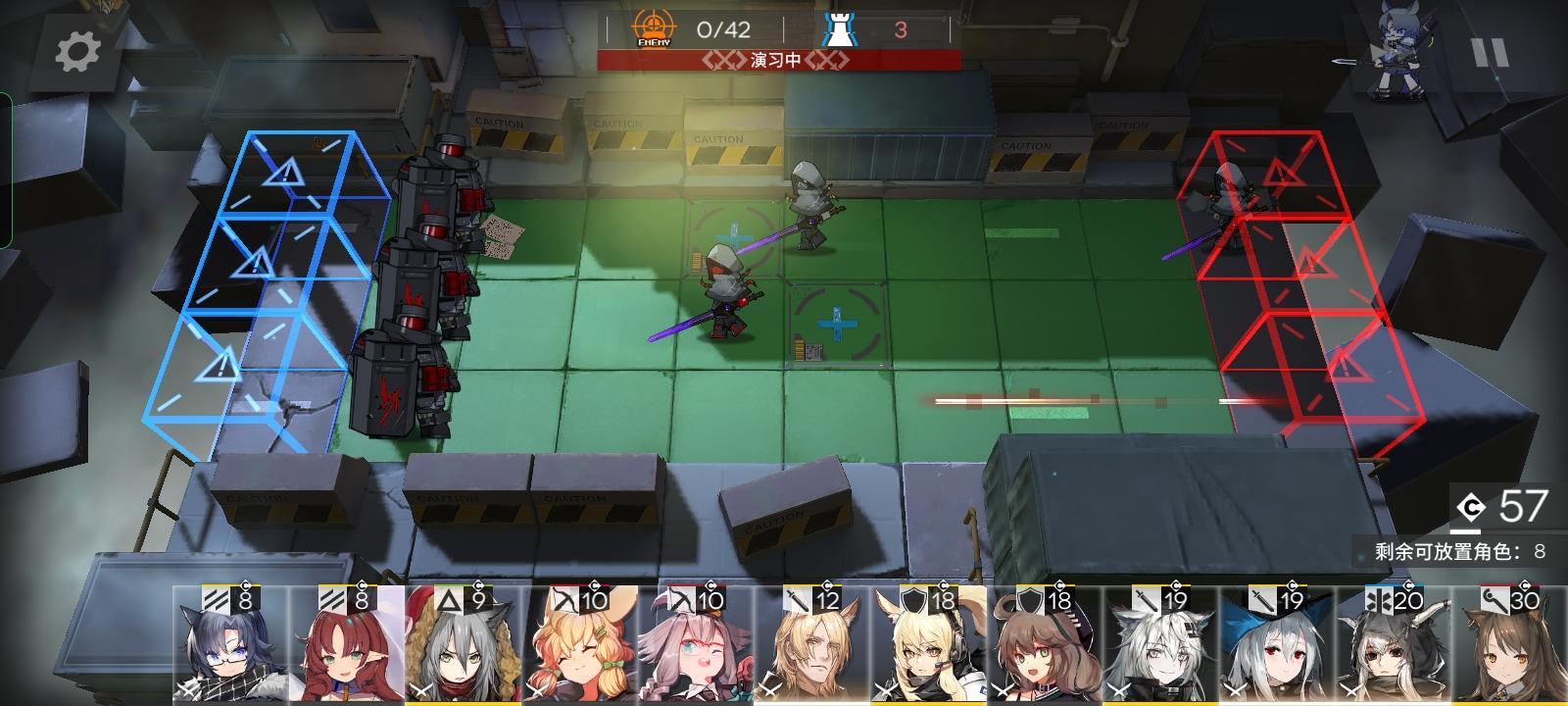Select the triangle-class operator costing 9
1568x706 pixels.
click(x=458, y=652)
